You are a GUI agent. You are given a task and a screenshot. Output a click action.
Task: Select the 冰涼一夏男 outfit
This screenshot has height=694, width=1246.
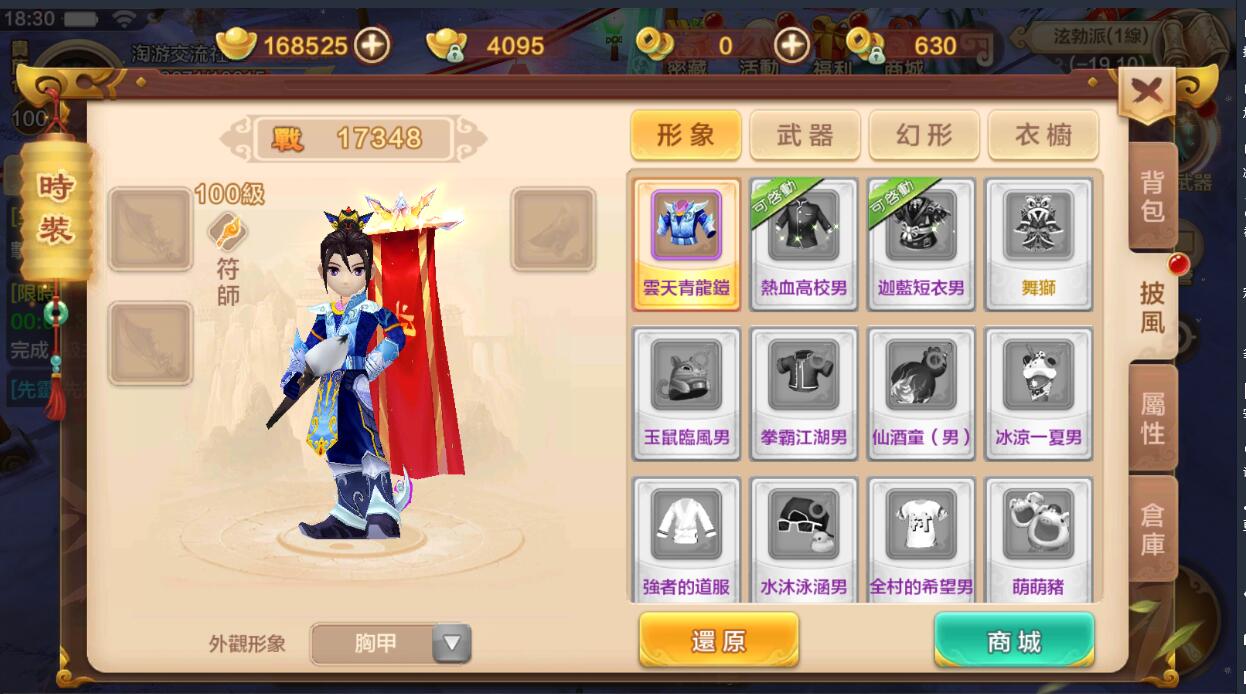click(x=1038, y=393)
